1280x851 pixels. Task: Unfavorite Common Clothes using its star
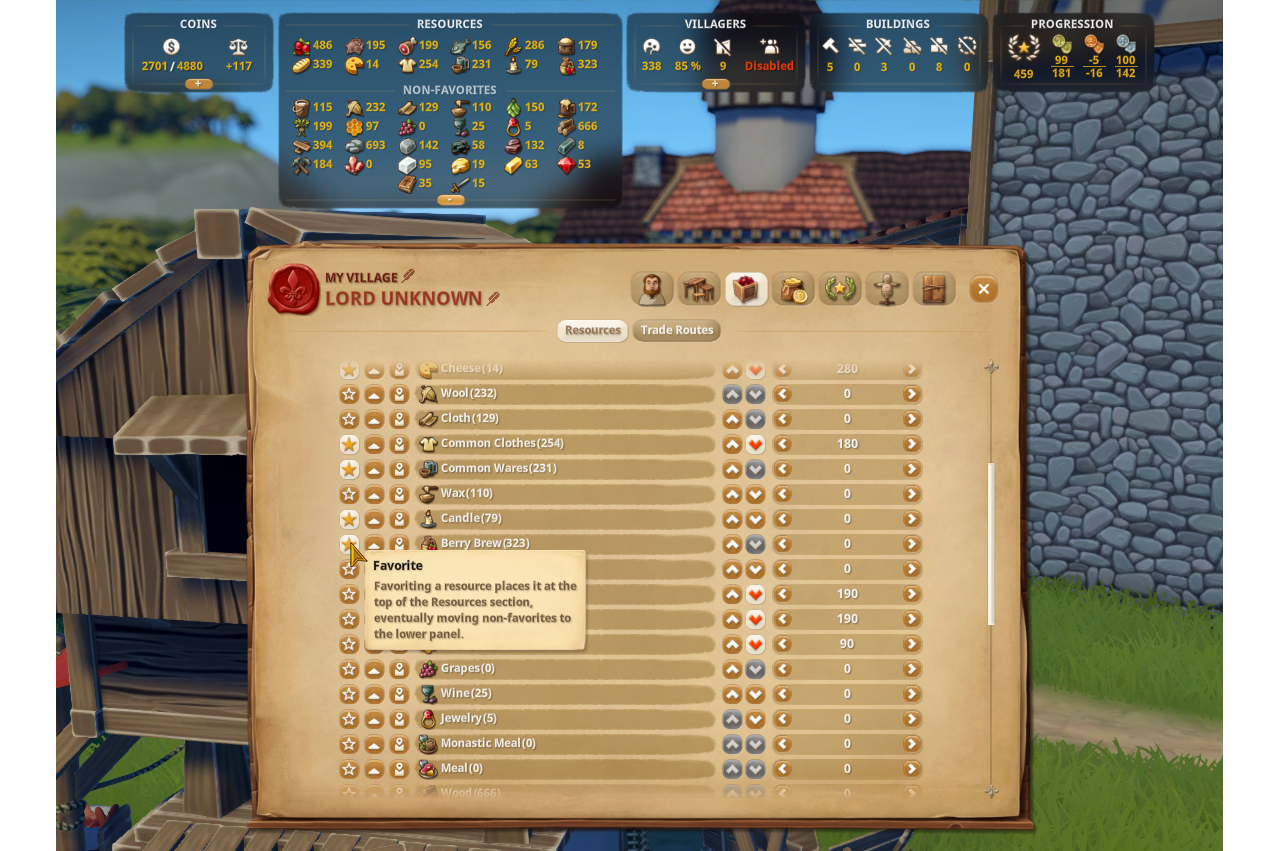point(349,443)
